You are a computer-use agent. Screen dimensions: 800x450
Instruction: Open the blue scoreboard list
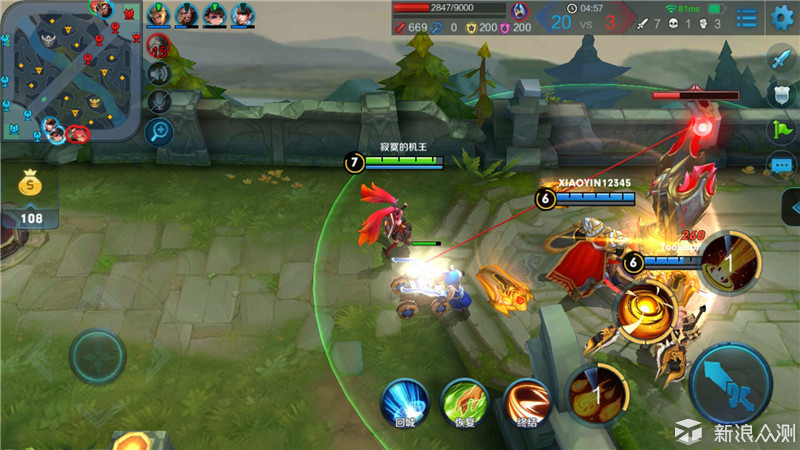[x=746, y=17]
